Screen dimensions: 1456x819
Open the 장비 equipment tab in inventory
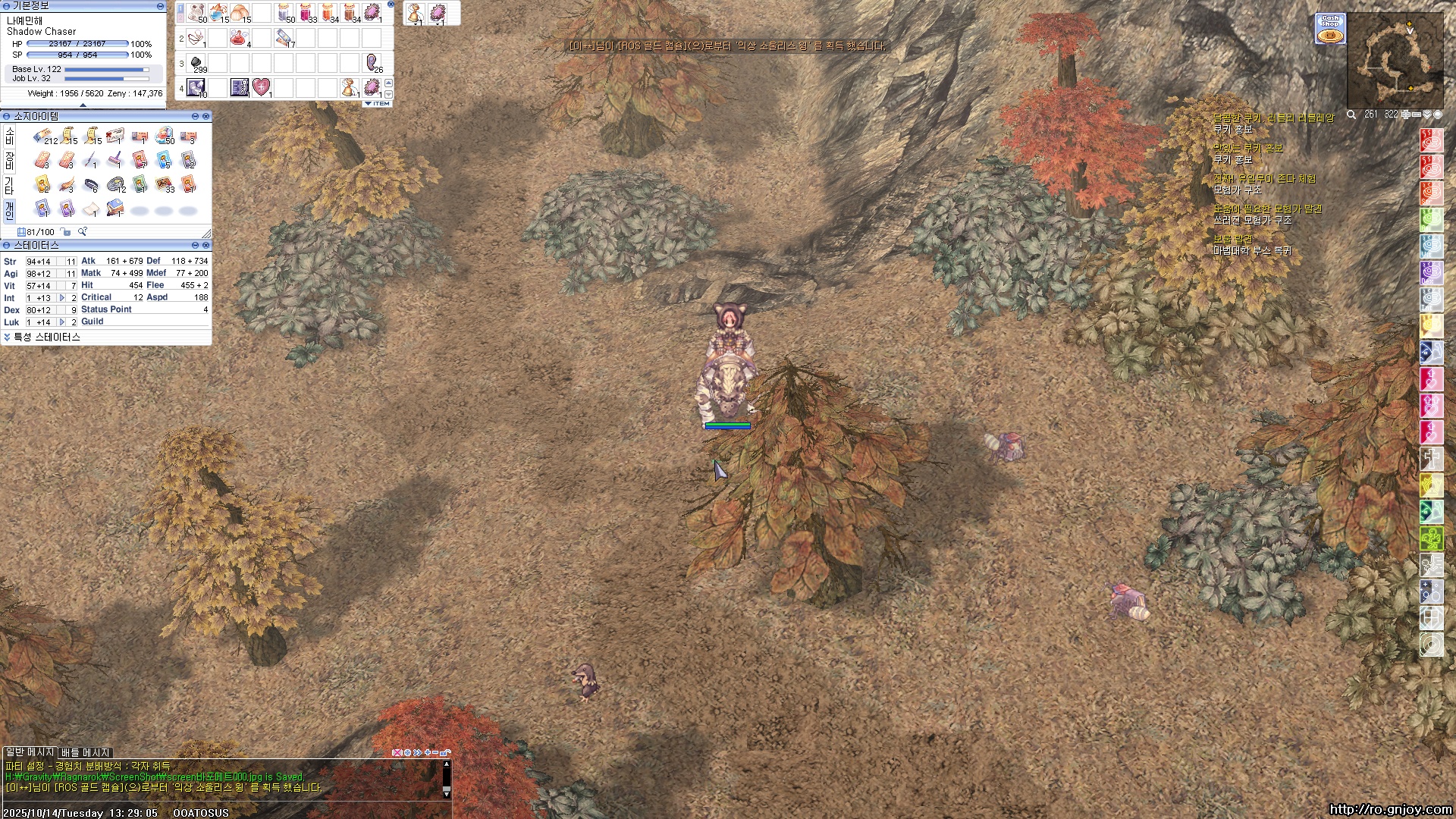(x=9, y=161)
